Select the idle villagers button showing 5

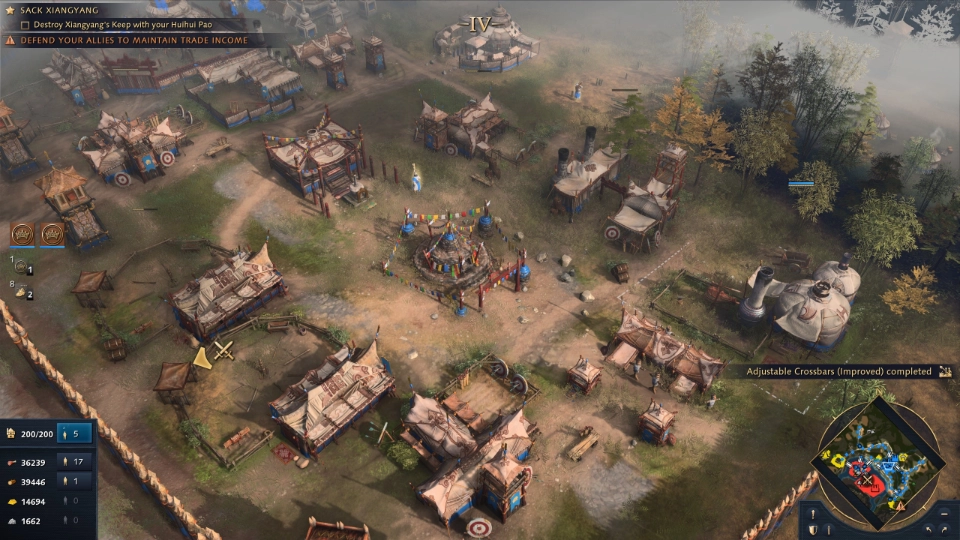tap(75, 434)
